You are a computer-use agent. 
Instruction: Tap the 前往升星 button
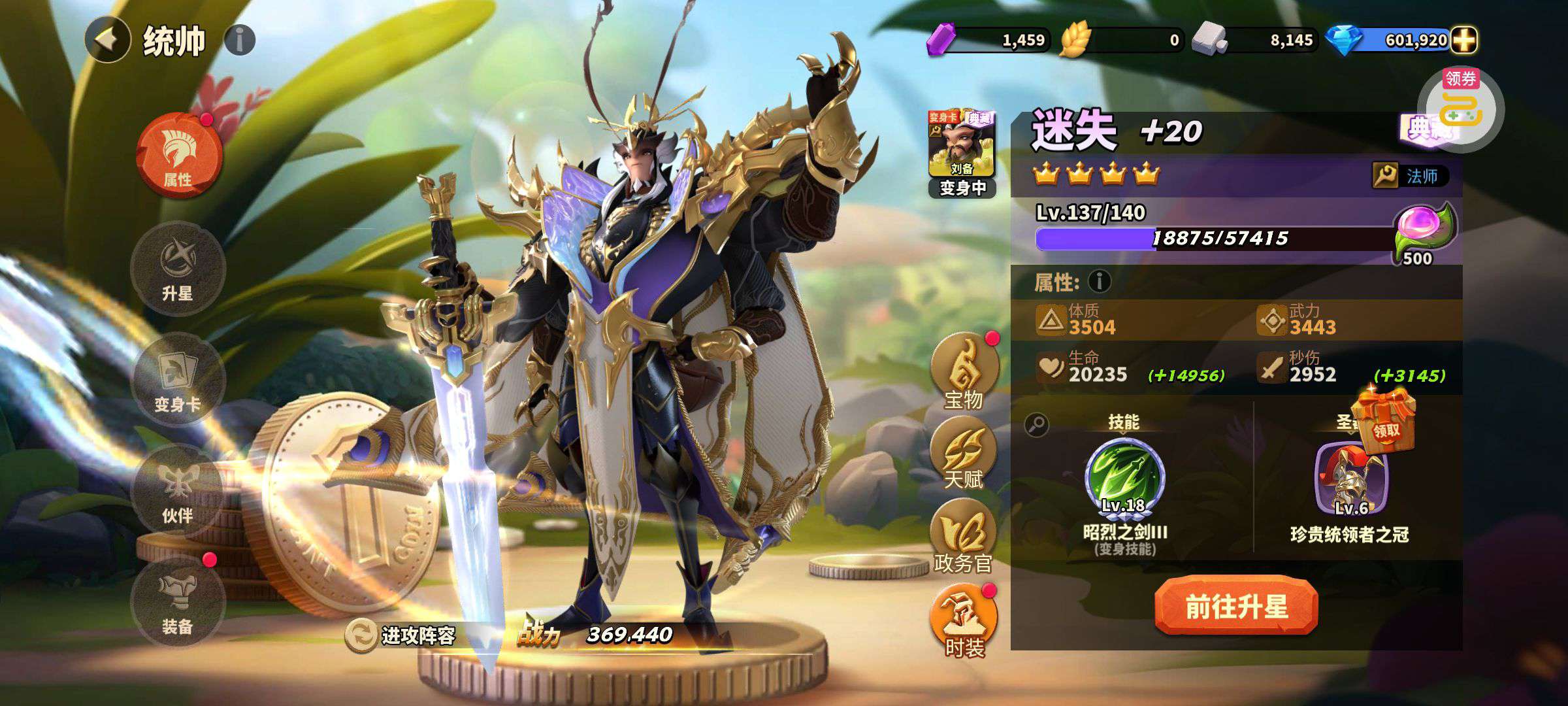coord(1235,606)
